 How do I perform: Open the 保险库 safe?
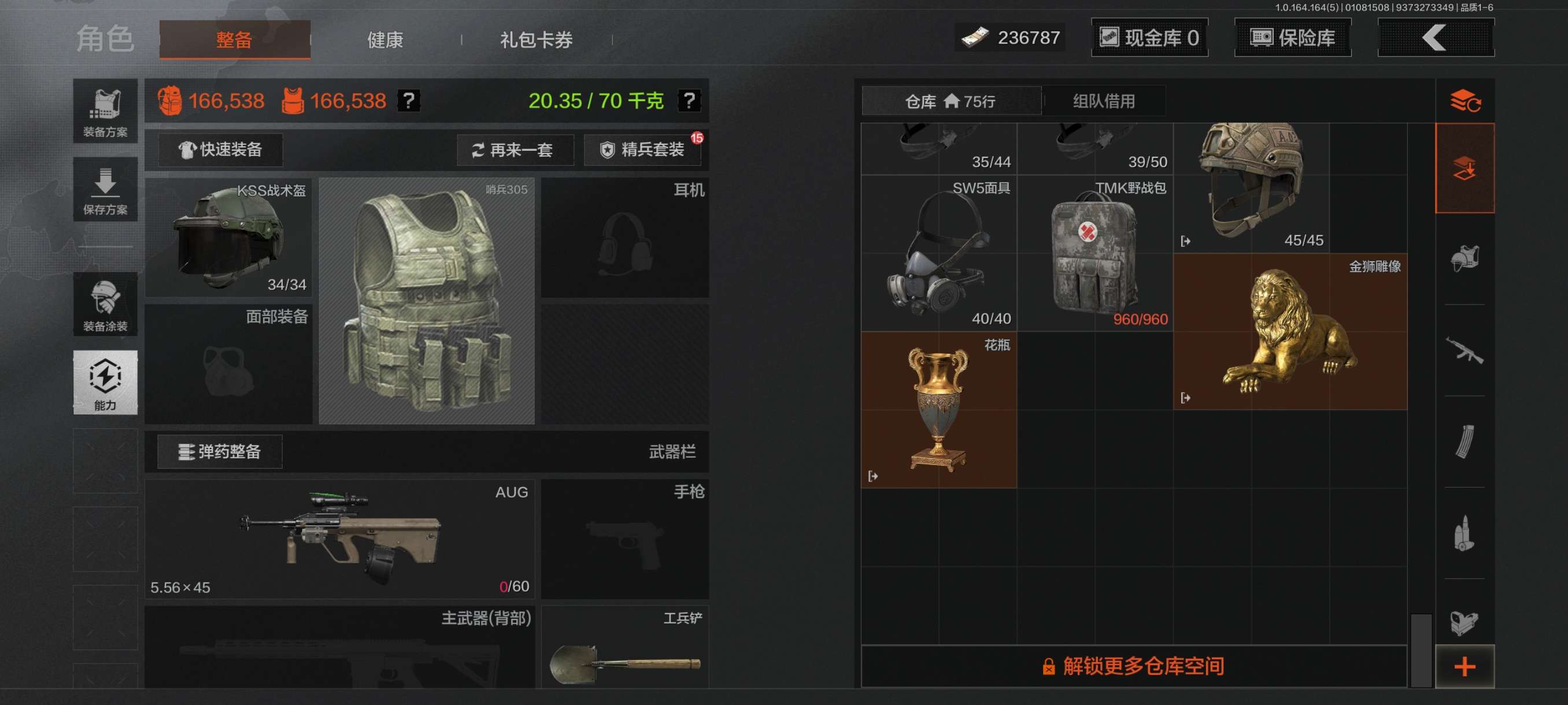1292,38
